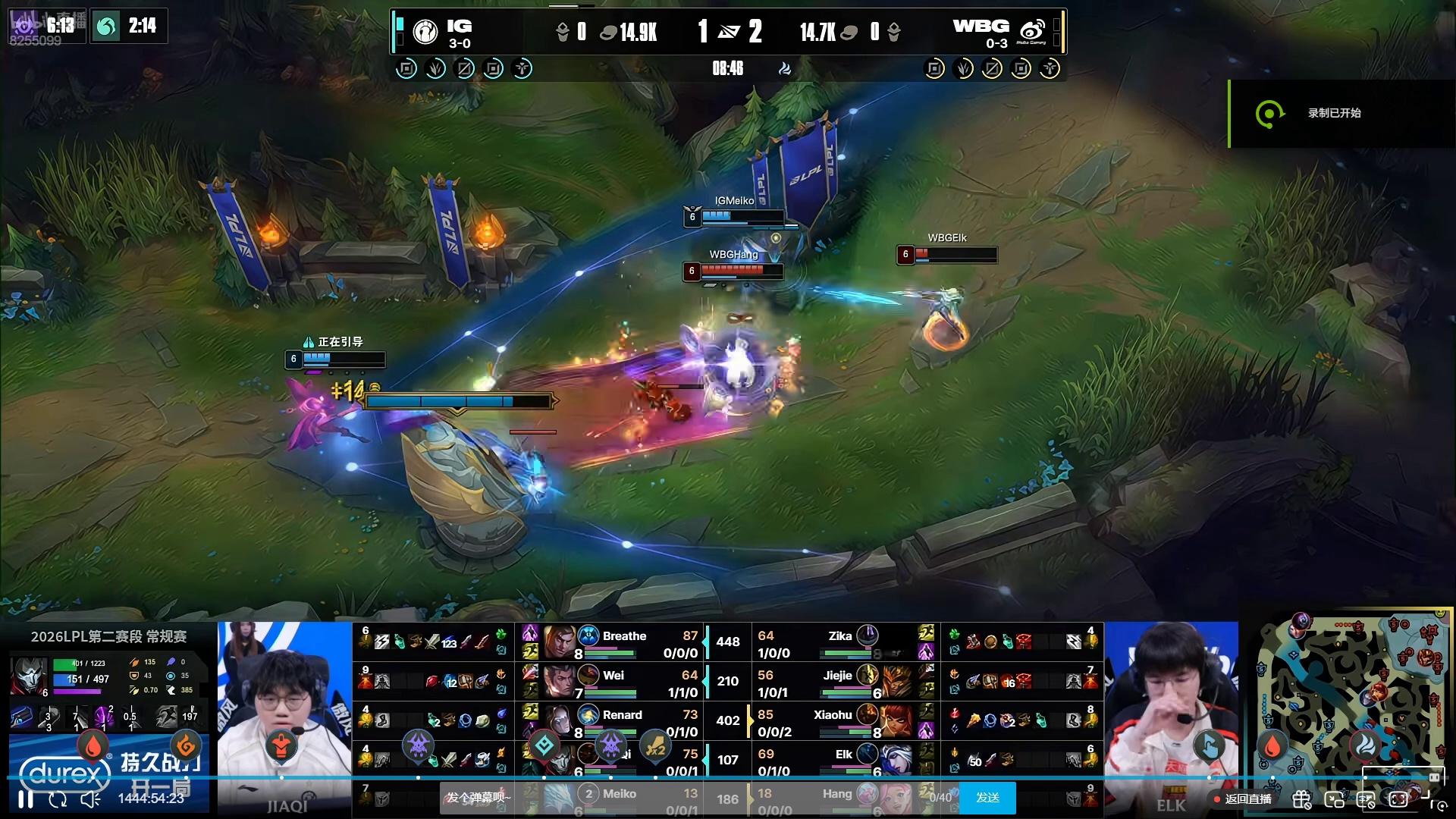Viewport: 1456px width, 819px height.
Task: Jump to the gold x2 timeline marker
Action: [x=656, y=748]
